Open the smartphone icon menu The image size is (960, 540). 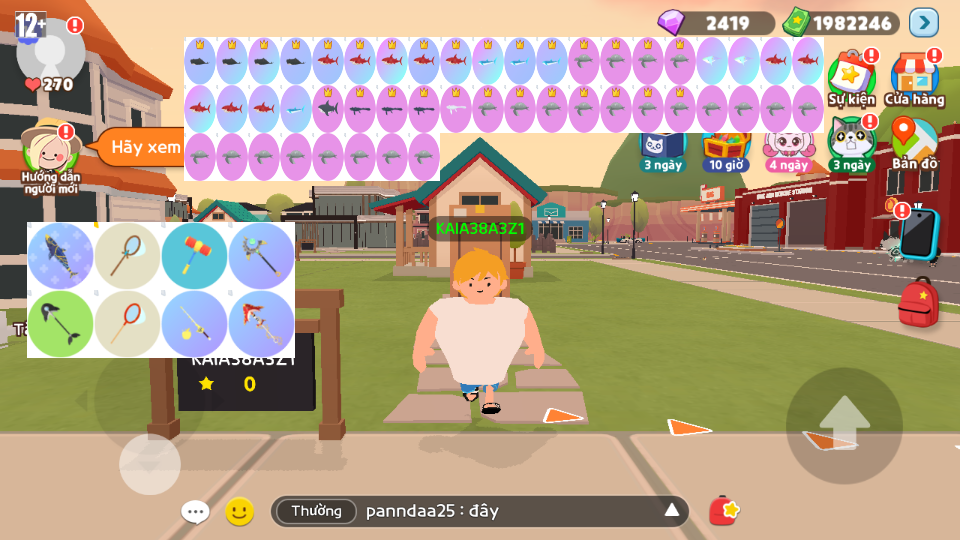point(918,234)
